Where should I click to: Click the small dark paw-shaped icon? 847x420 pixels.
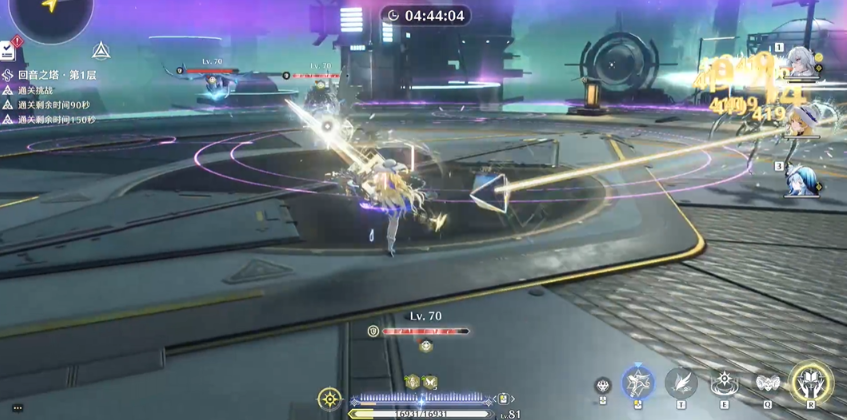tap(602, 386)
